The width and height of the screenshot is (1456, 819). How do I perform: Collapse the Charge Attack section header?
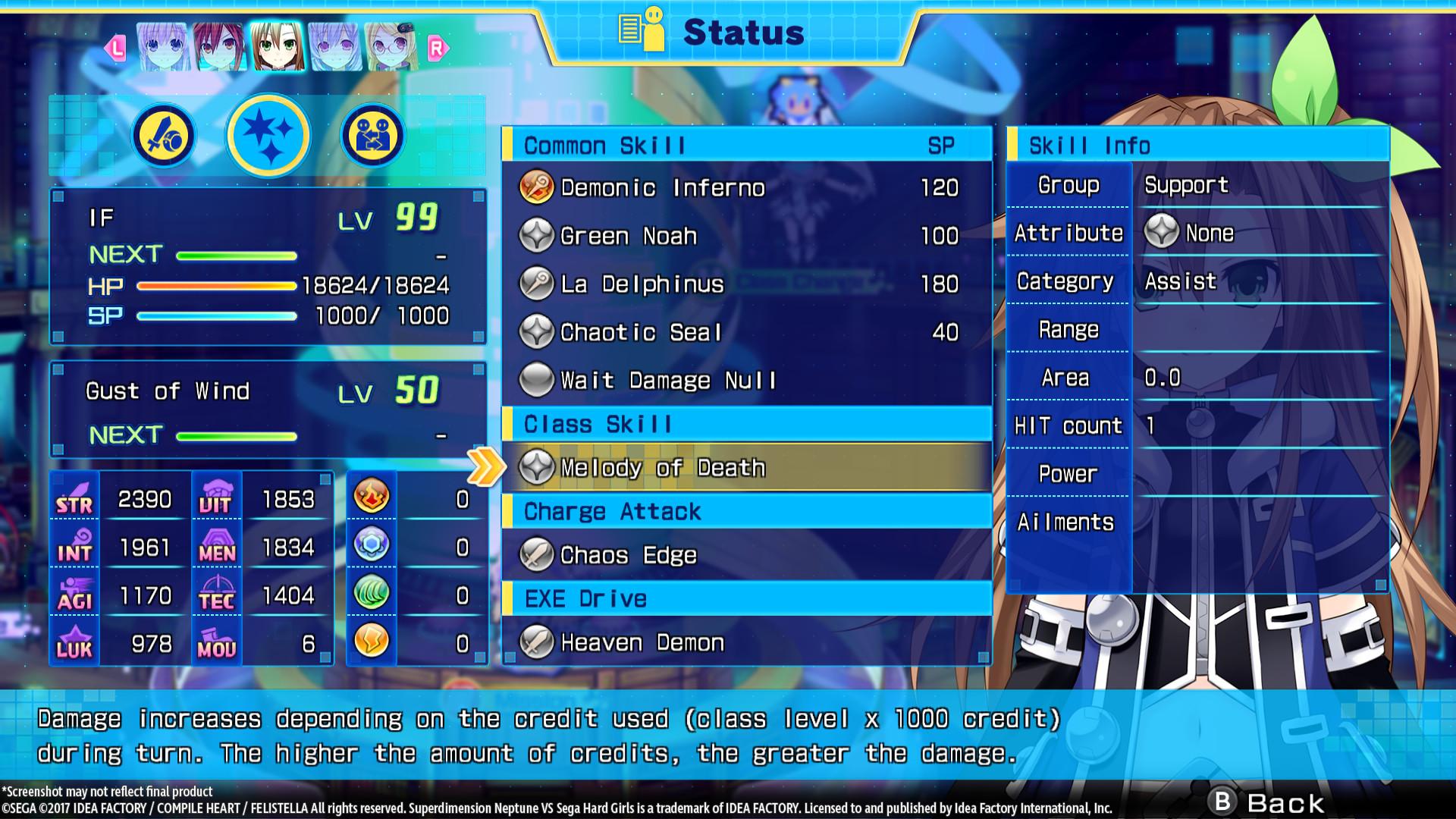(x=610, y=511)
